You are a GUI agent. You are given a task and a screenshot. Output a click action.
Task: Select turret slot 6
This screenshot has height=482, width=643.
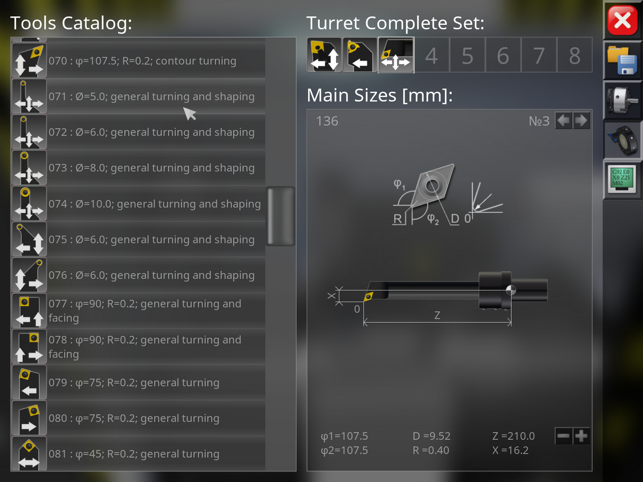503,56
